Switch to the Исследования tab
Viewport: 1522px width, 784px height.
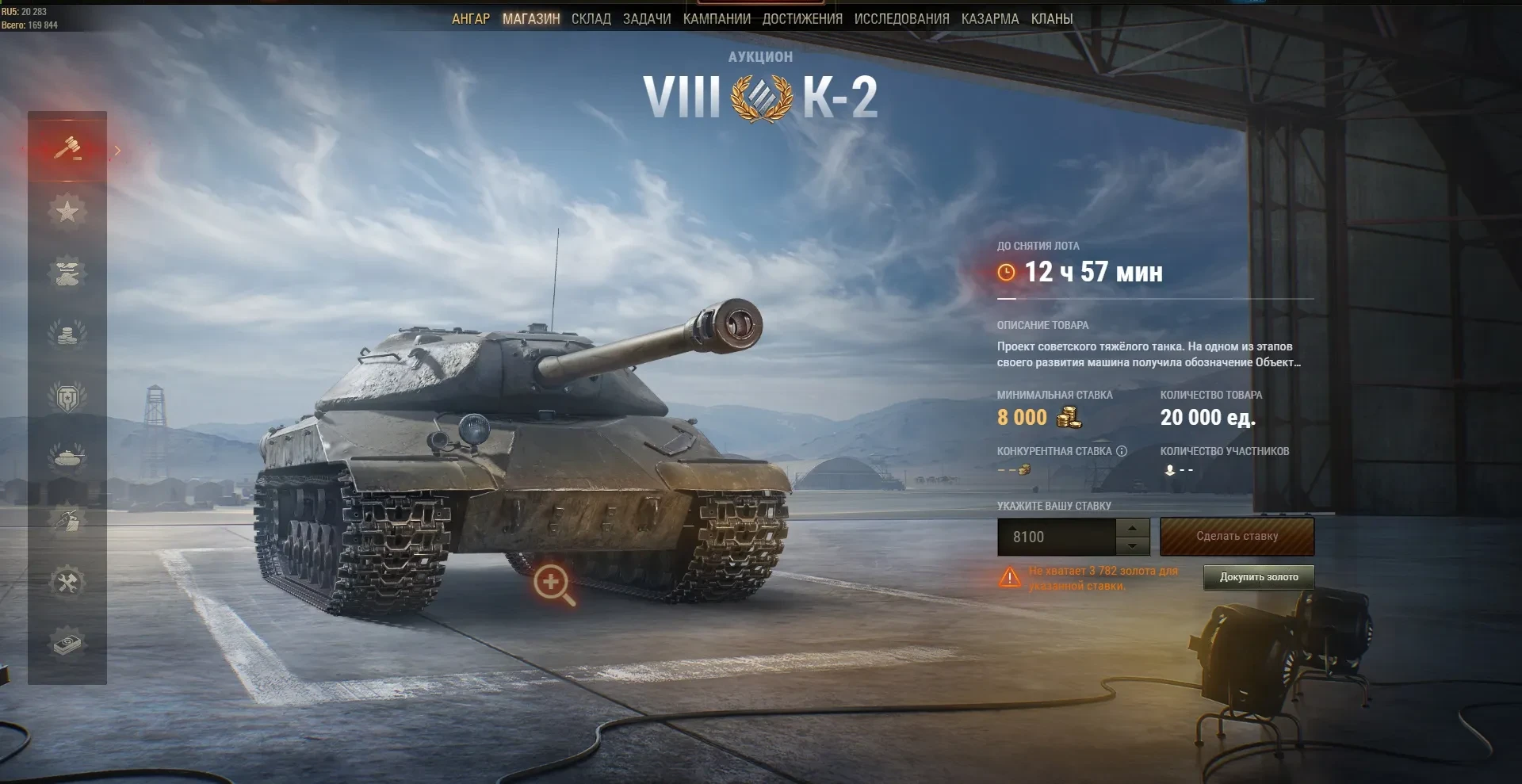[901, 19]
